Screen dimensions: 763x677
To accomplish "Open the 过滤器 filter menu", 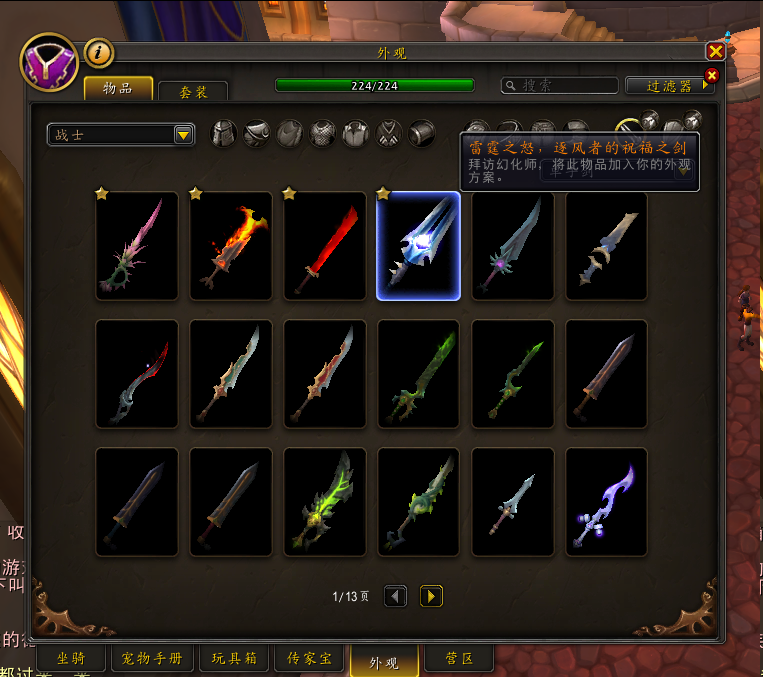I will [669, 86].
